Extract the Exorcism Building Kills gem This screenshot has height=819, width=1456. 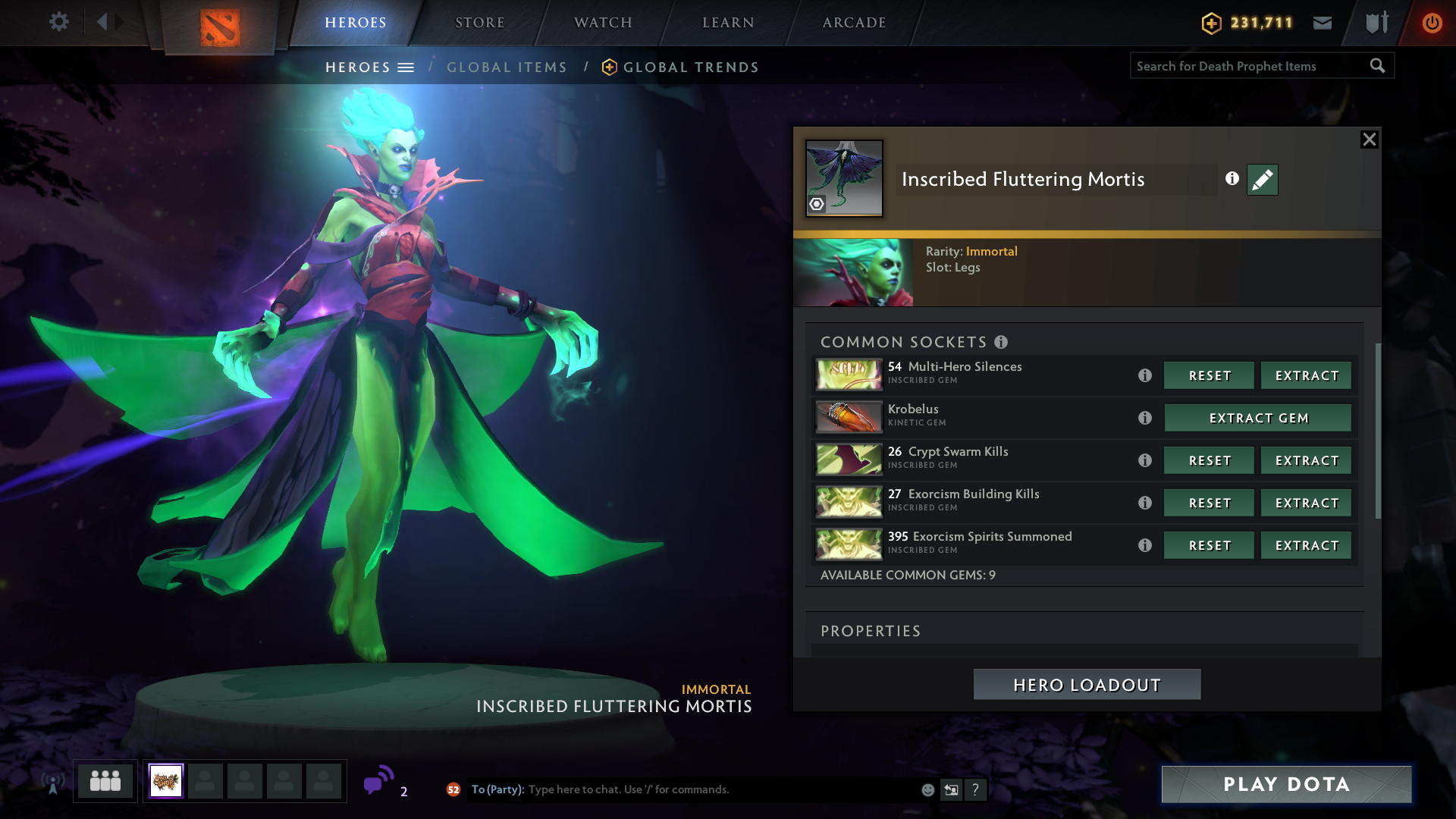[x=1306, y=503]
